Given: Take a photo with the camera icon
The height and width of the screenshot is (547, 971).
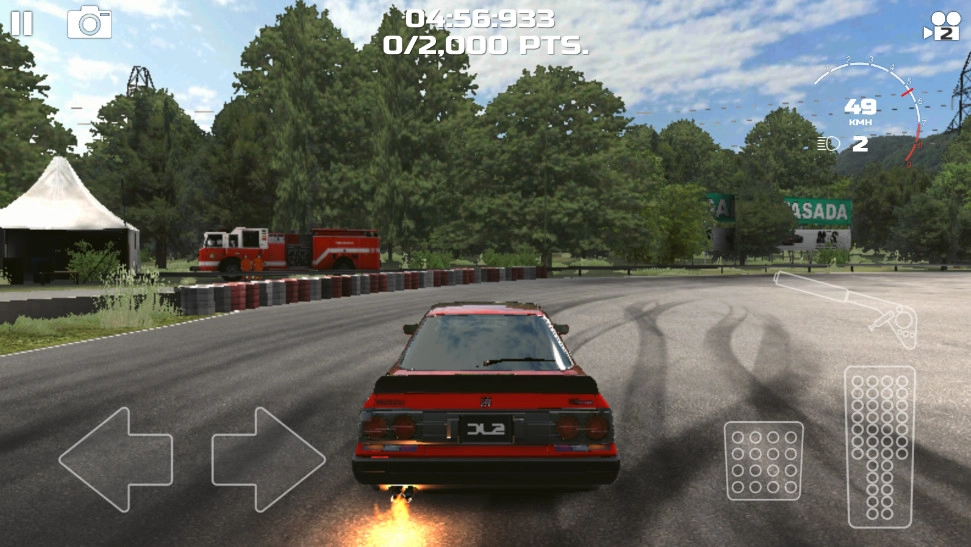Looking at the screenshot, I should coord(89,22).
